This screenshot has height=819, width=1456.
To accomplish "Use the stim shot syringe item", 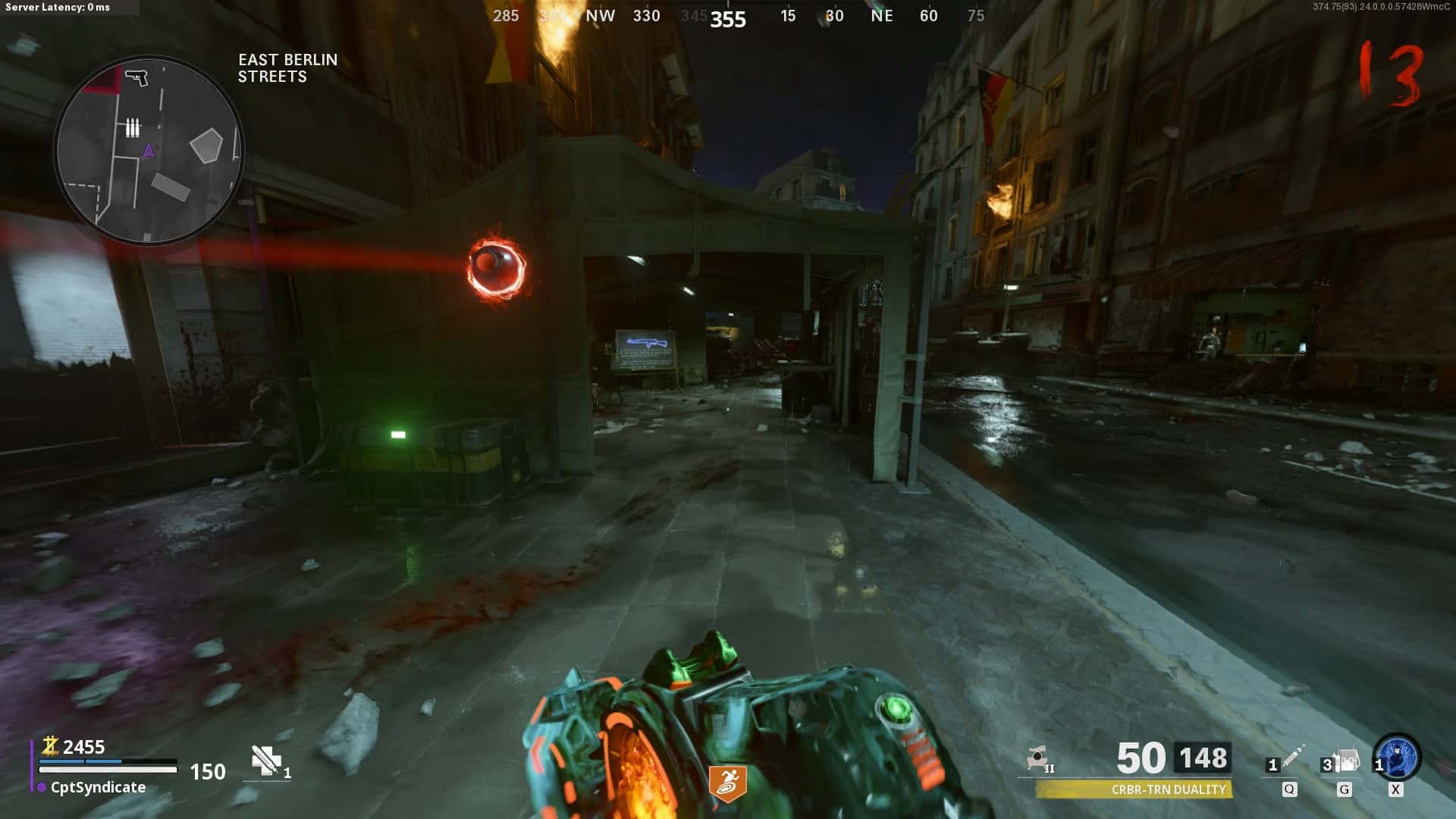I will (x=1293, y=755).
